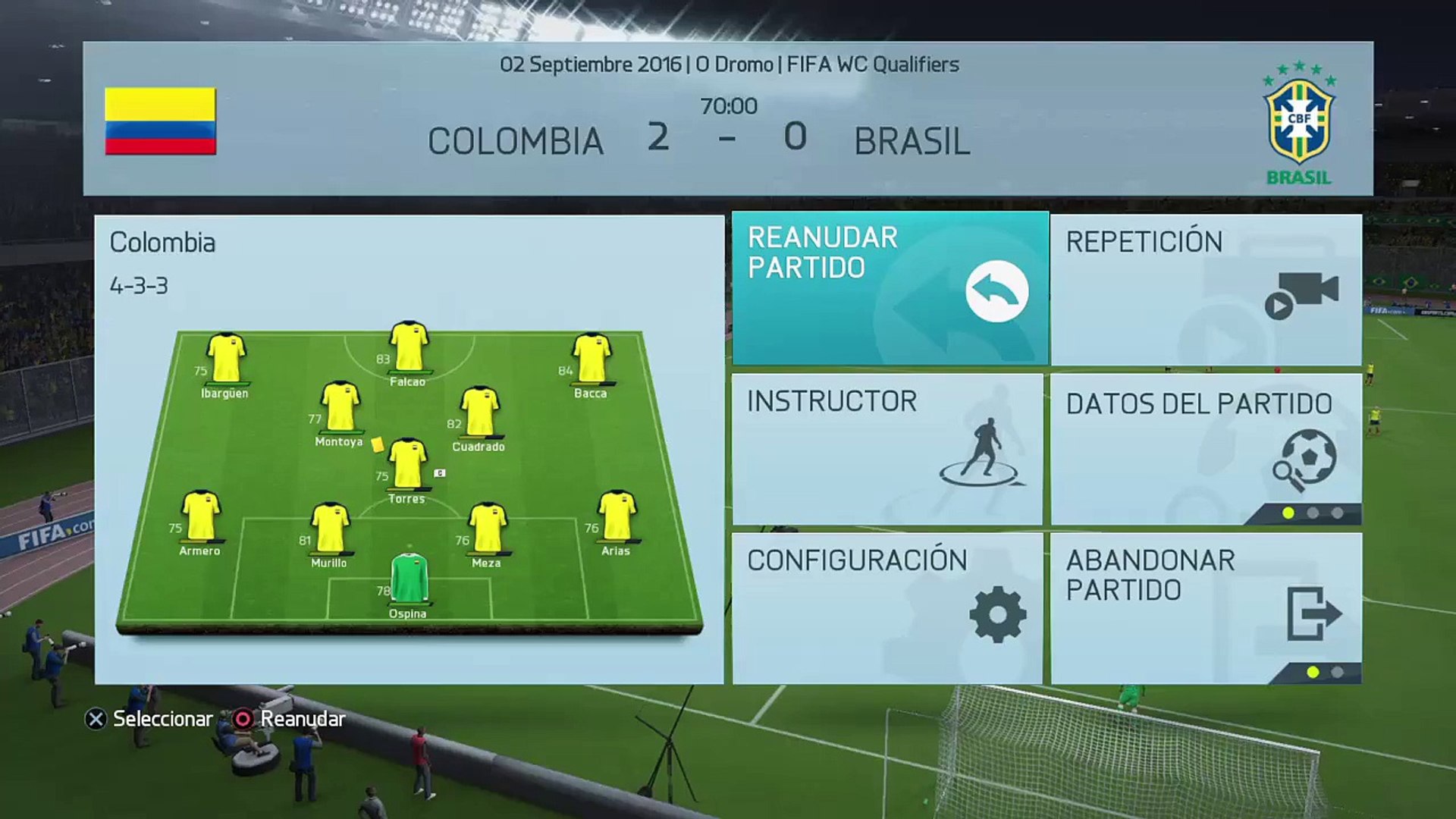Viewport: 1456px width, 819px height.
Task: Pick Bacca's shirt in the formation
Action: pyautogui.click(x=591, y=359)
